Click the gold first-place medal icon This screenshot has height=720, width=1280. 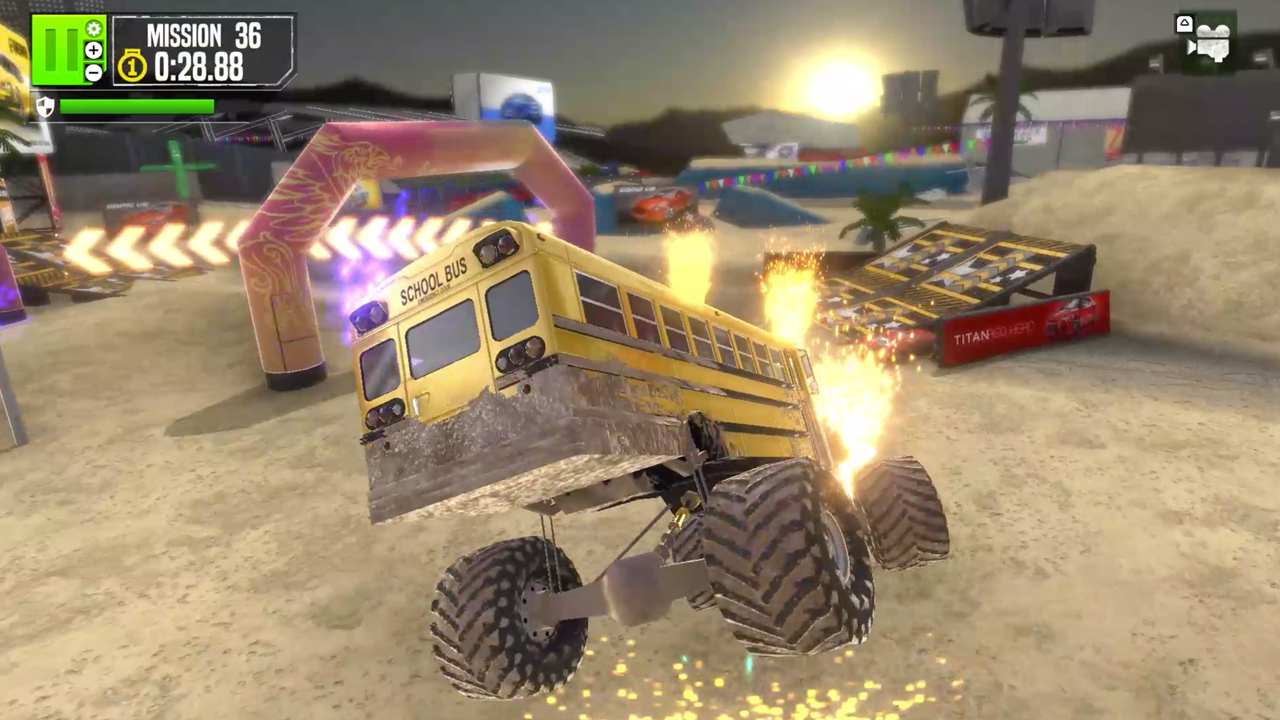(132, 64)
